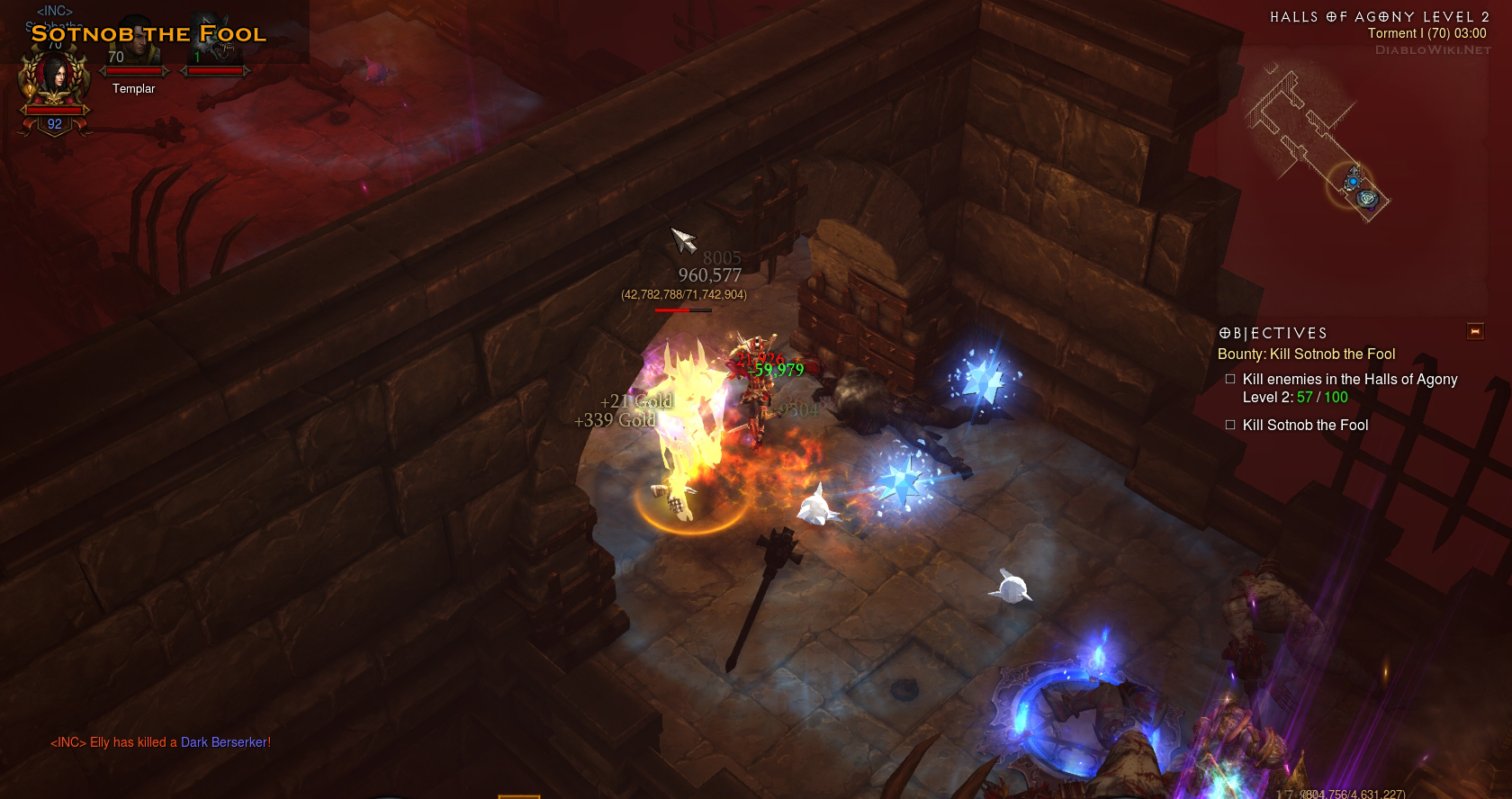Click the waypoint marker on the minimap

coord(1367,198)
